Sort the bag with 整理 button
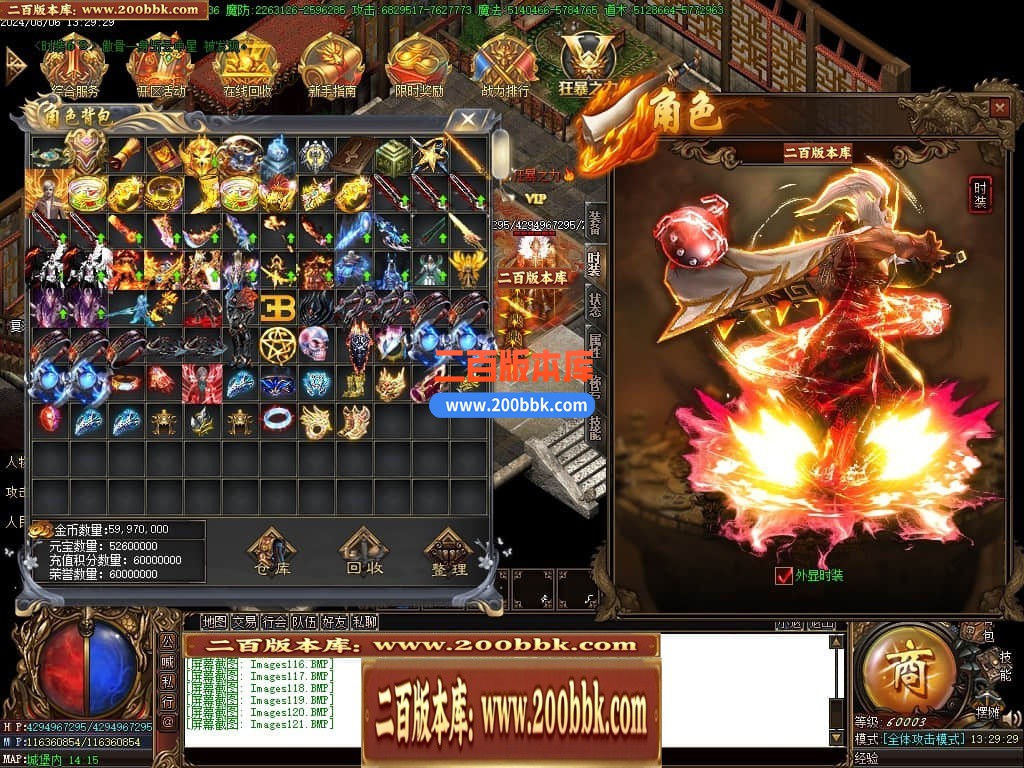1024x768 pixels. 449,555
